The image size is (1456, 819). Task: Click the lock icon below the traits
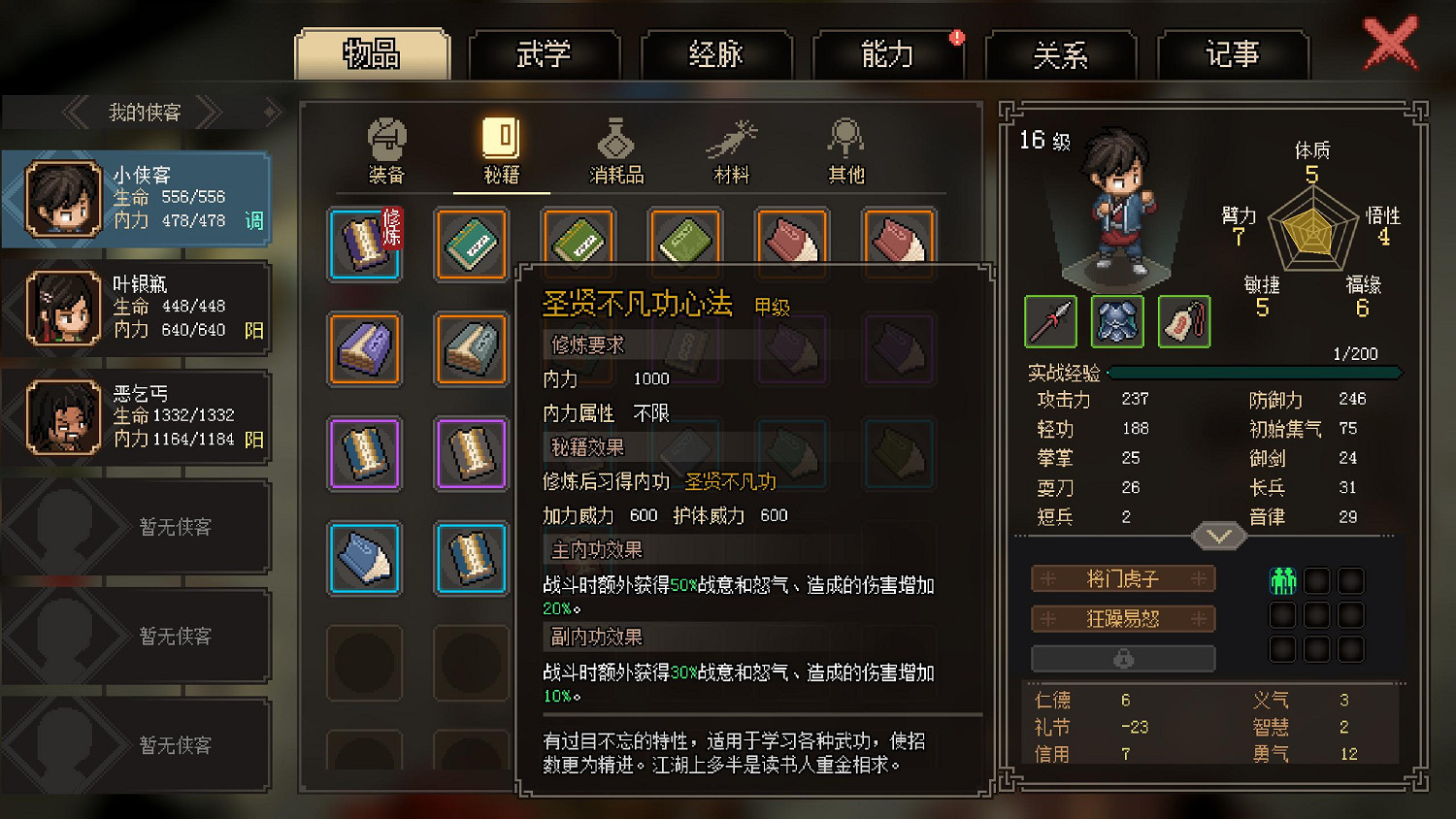pos(1124,659)
